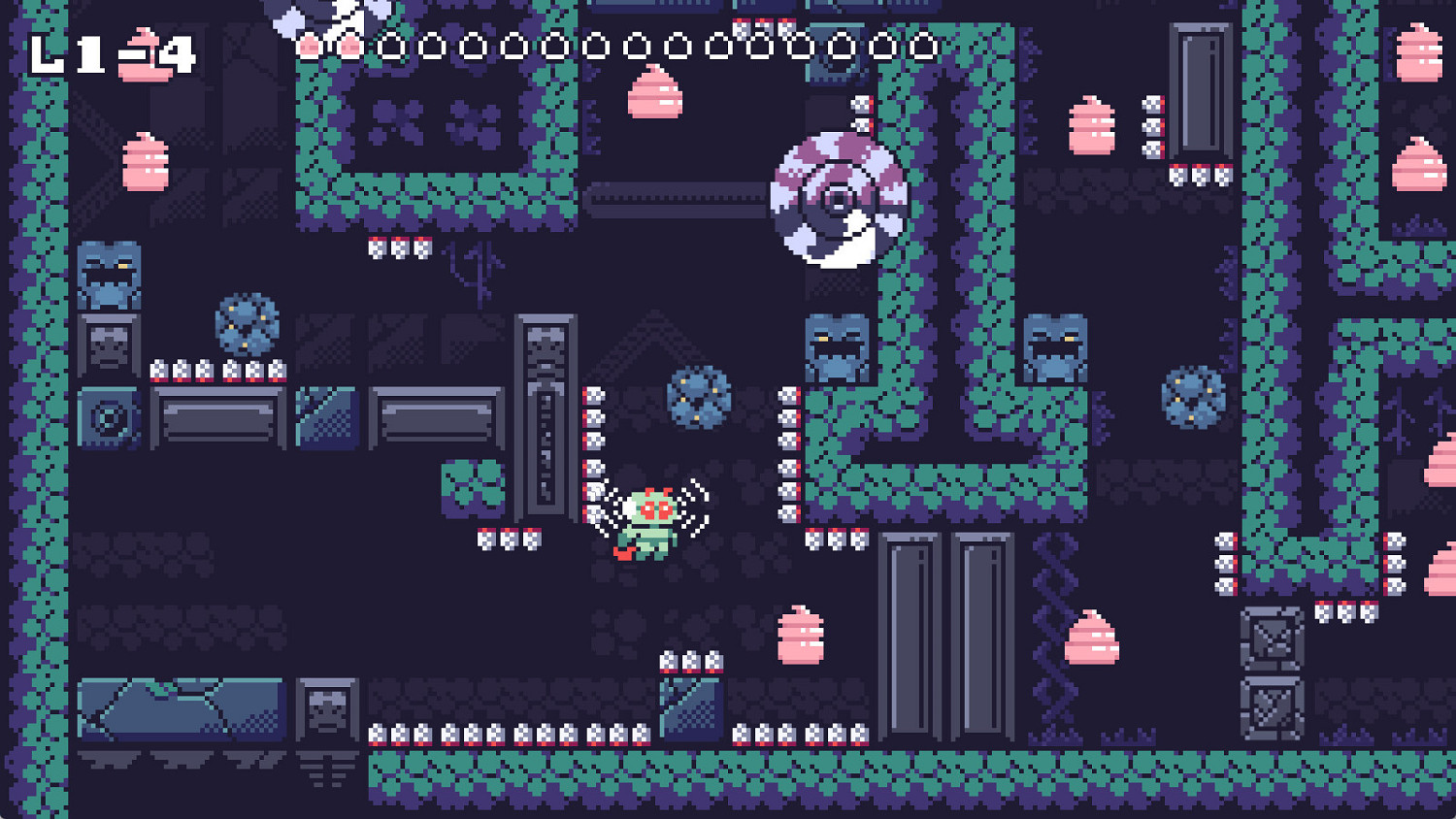This screenshot has width=1456, height=819.
Task: Click the pink candy at the top left corner
Action: (x=144, y=165)
